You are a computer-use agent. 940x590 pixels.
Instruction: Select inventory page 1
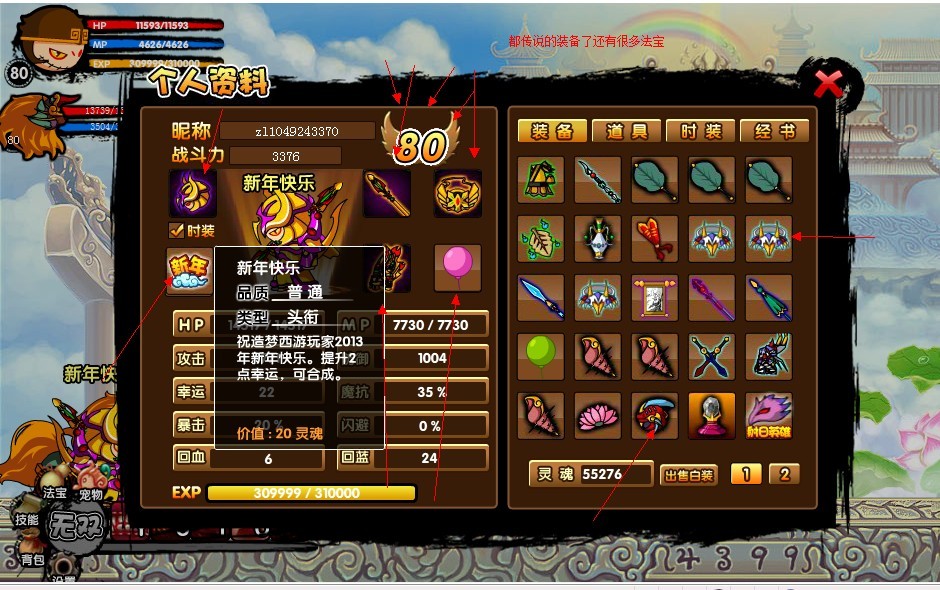click(744, 474)
